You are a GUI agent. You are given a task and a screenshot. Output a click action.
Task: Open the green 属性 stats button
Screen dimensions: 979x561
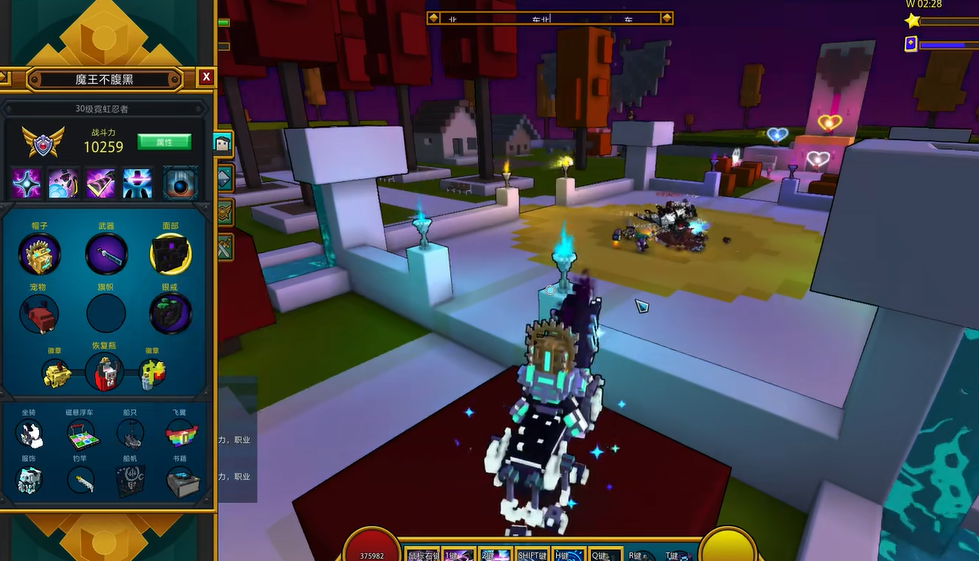coord(163,142)
